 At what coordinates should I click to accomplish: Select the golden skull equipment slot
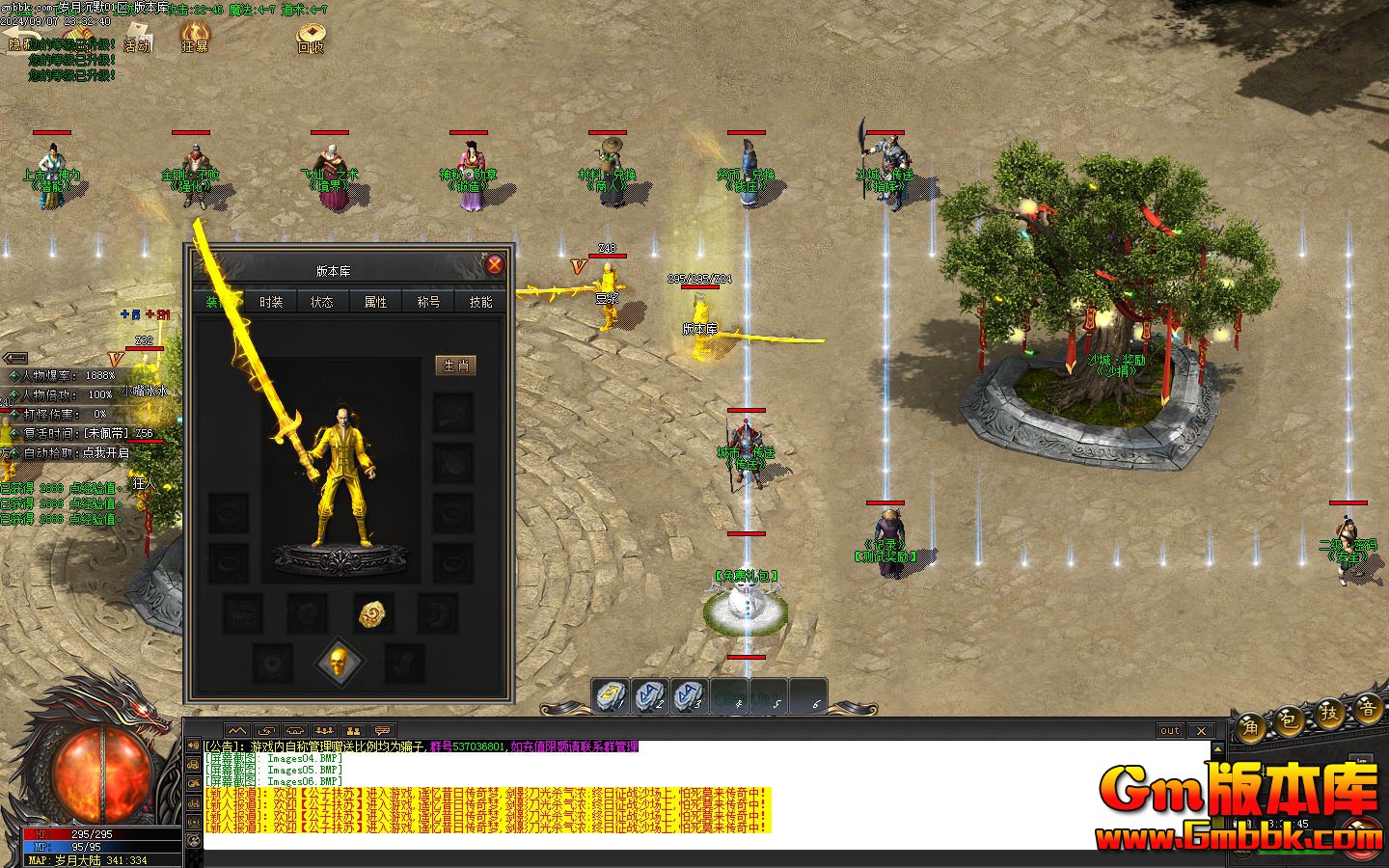339,663
